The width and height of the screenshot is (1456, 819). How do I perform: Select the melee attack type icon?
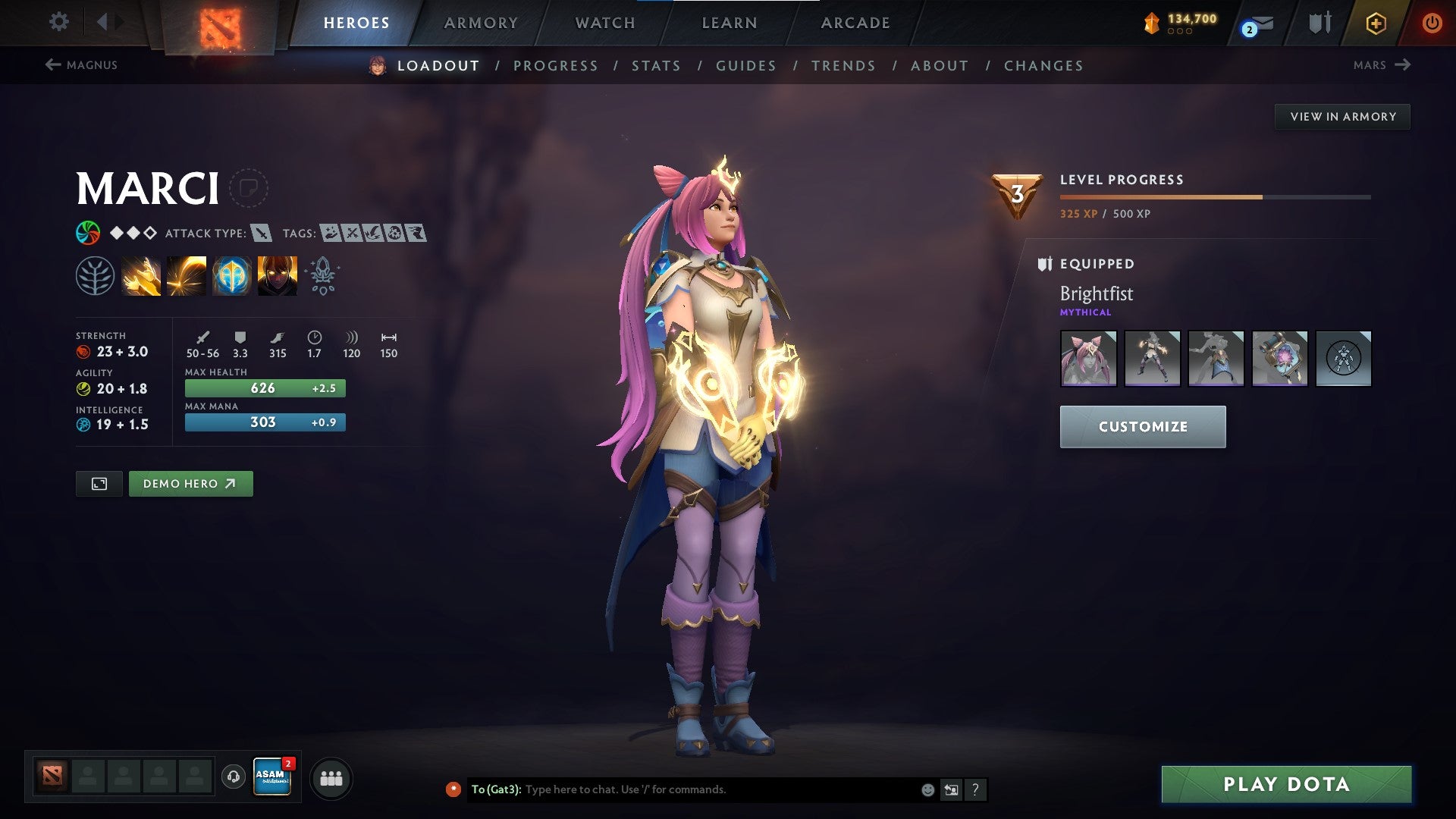coord(263,234)
